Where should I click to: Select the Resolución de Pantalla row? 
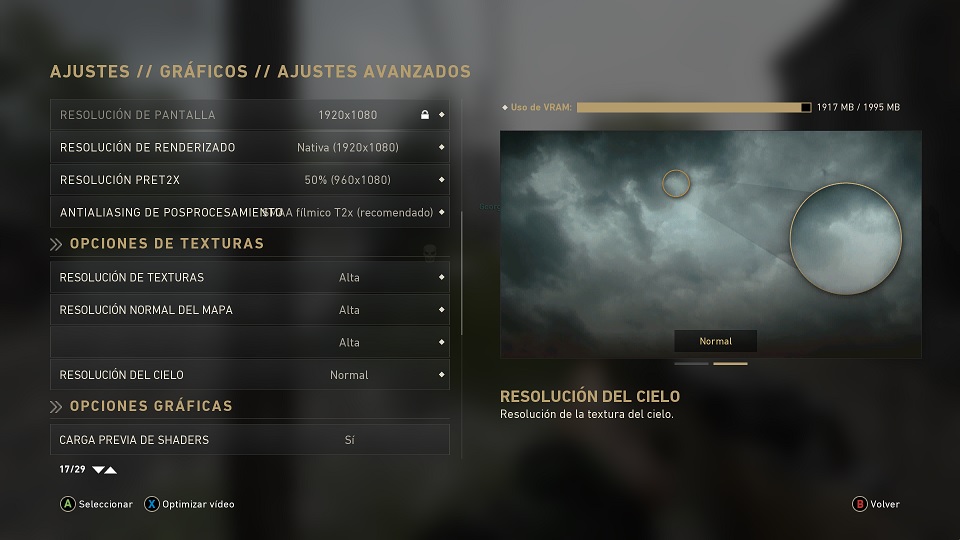coord(250,115)
